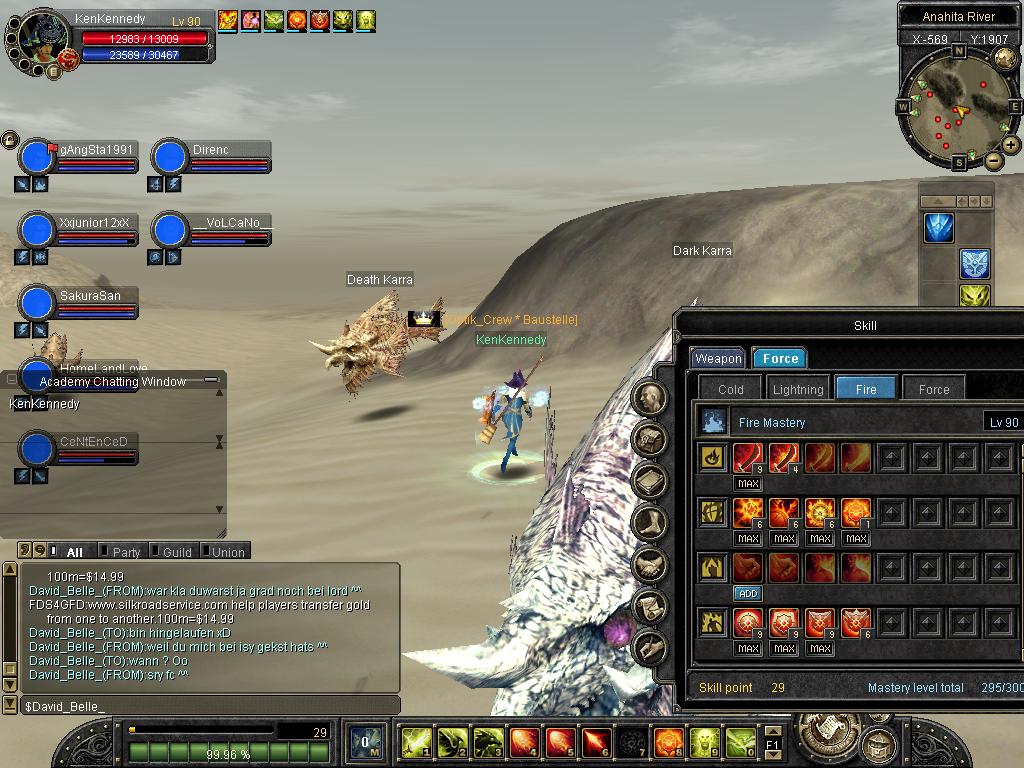Switch to the Weapon skill tab
Viewport: 1024px width, 768px height.
coord(718,358)
